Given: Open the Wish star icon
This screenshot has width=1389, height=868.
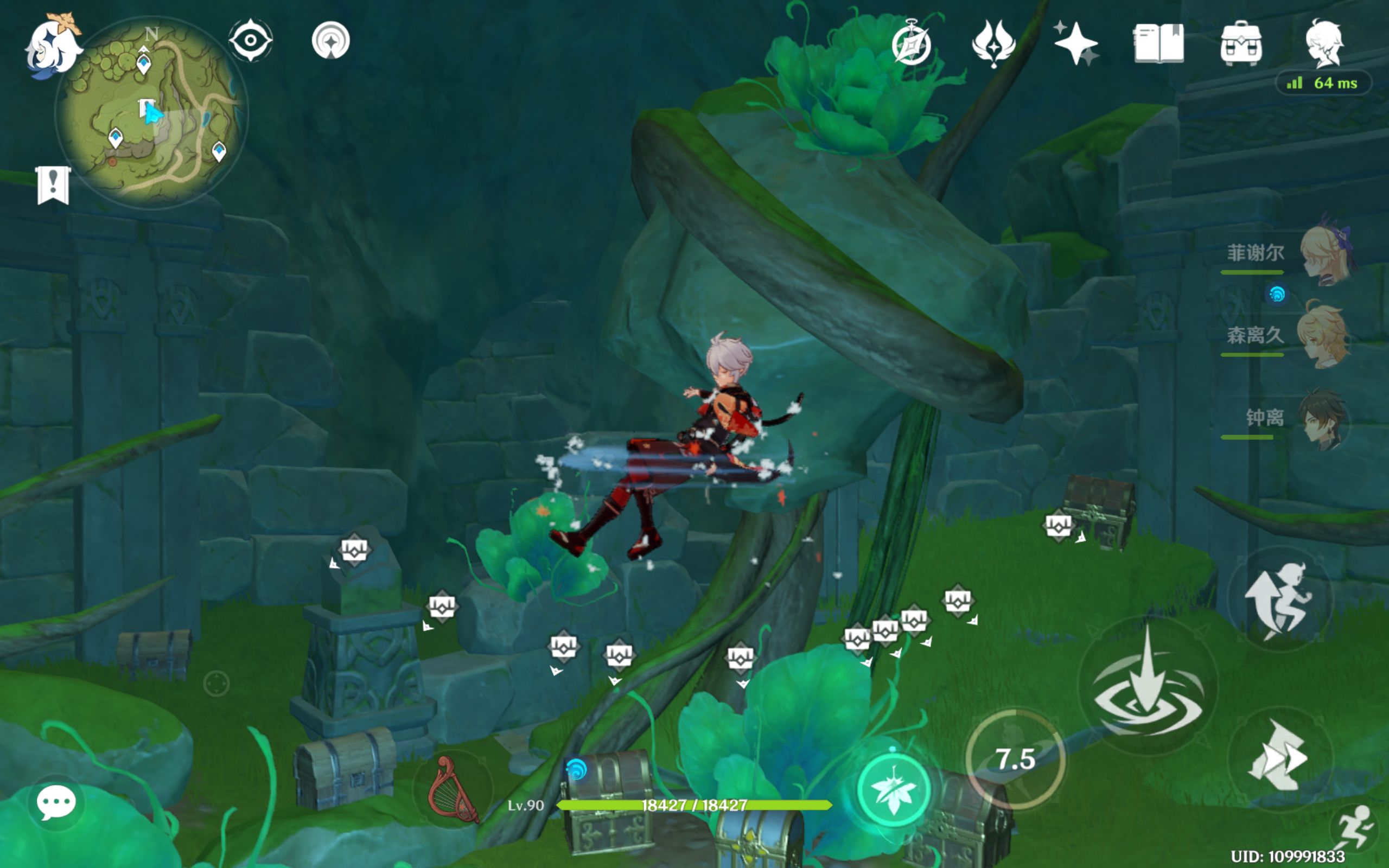Looking at the screenshot, I should click(1076, 43).
